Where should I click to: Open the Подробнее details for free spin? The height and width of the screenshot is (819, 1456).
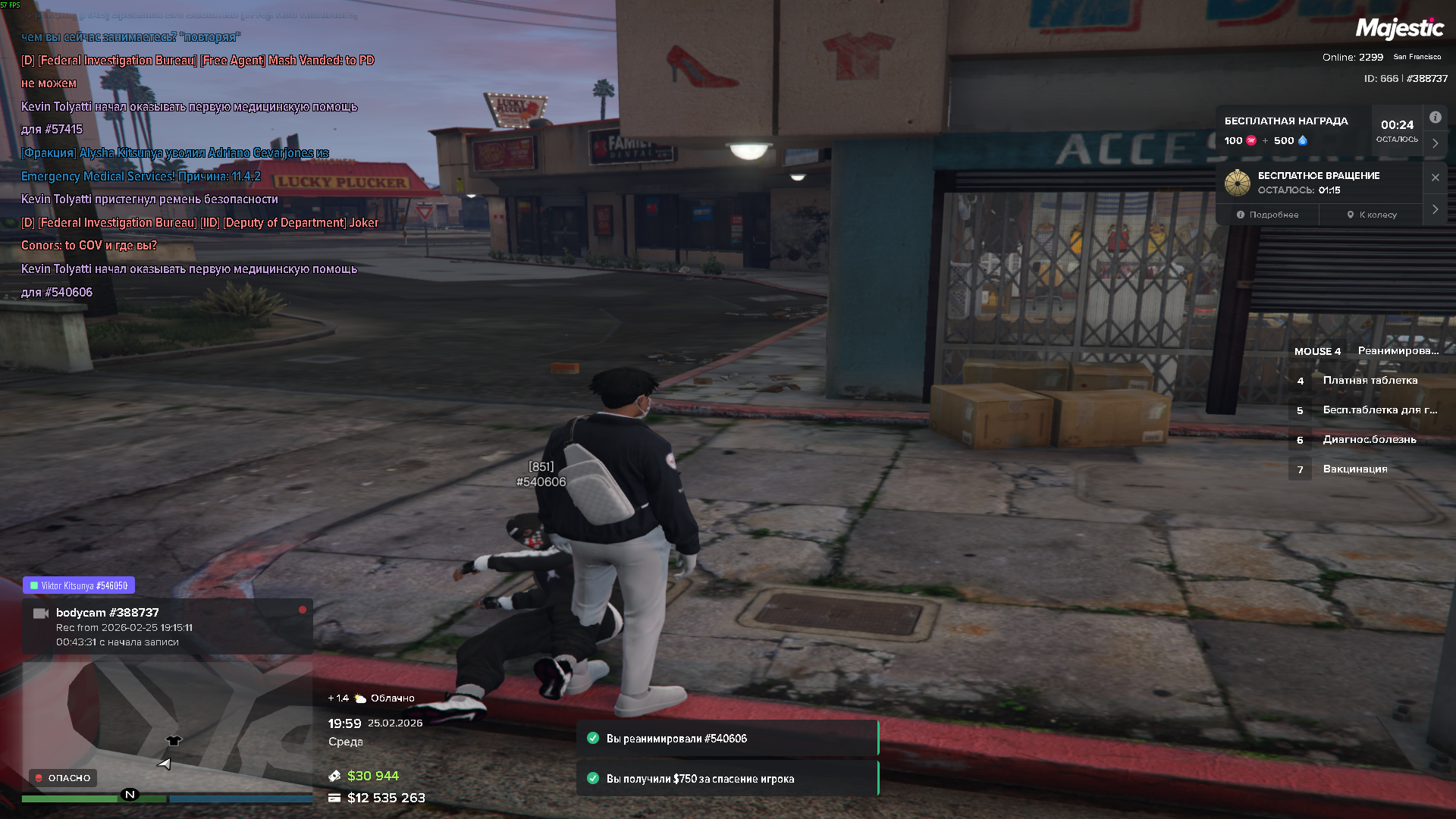pos(1268,215)
